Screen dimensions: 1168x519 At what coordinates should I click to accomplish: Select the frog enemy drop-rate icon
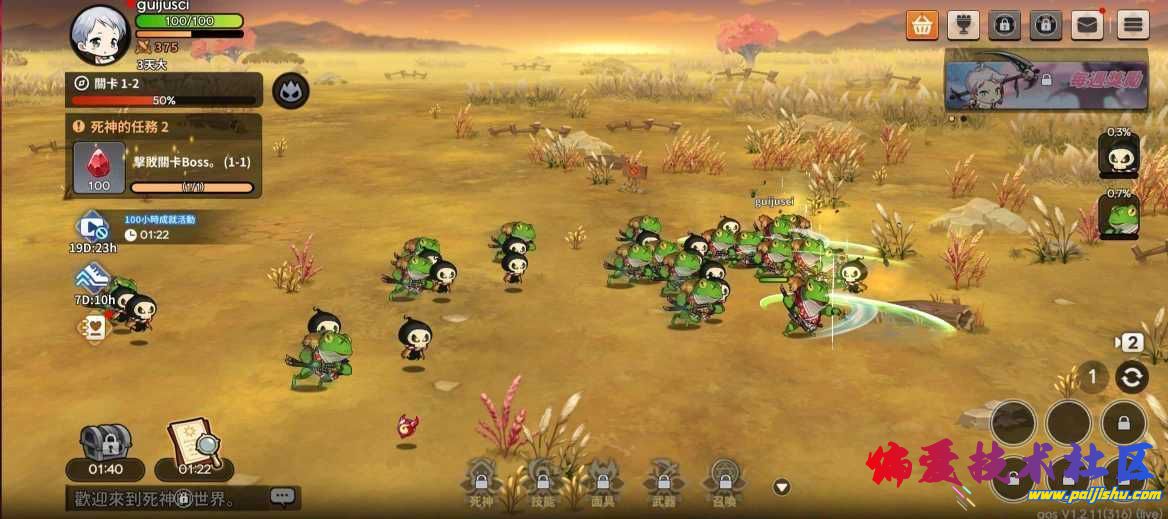(1119, 217)
